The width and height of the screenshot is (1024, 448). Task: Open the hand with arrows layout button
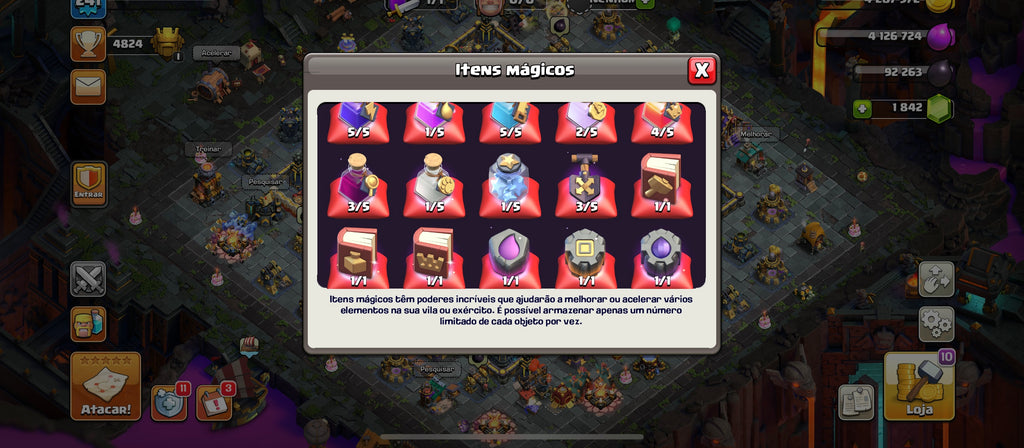click(937, 280)
